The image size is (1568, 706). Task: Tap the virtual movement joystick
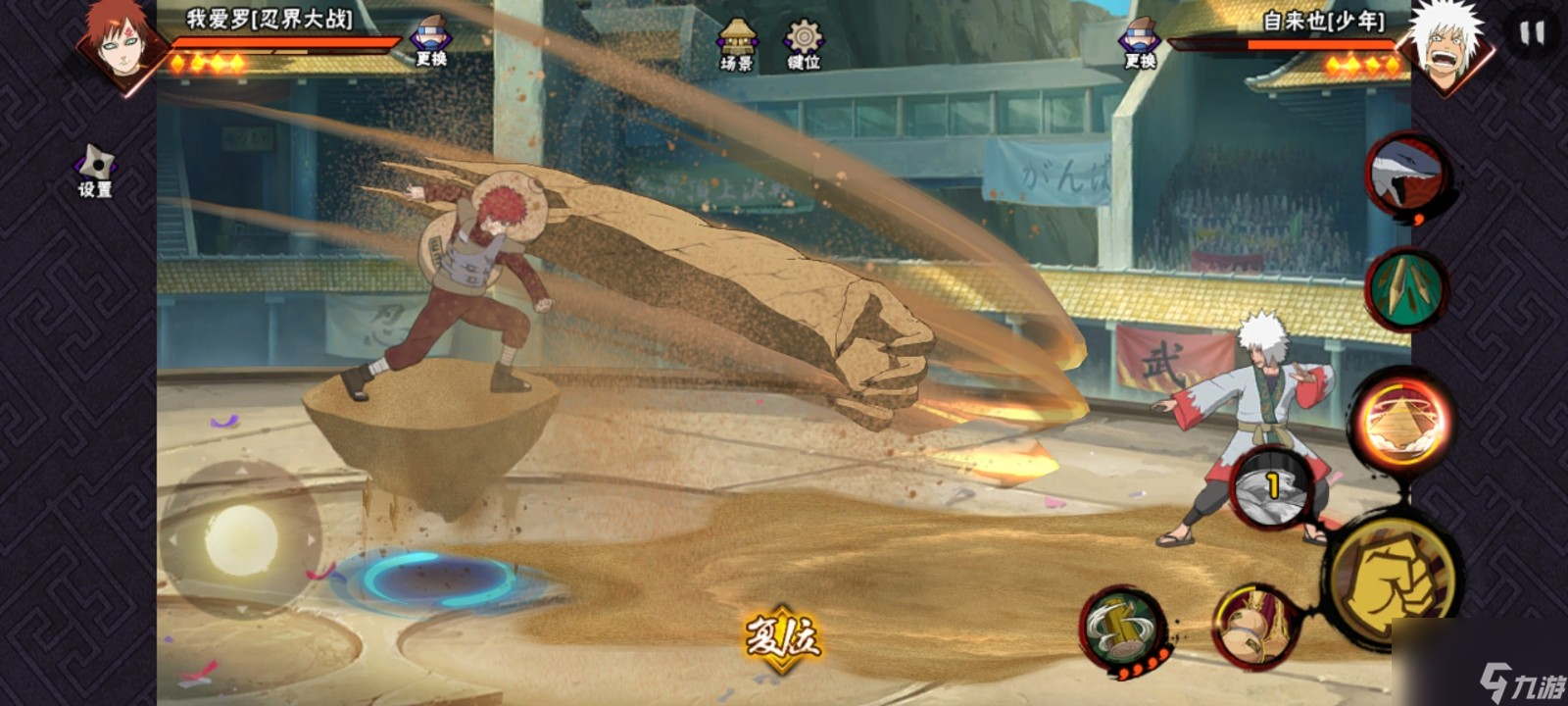point(241,538)
